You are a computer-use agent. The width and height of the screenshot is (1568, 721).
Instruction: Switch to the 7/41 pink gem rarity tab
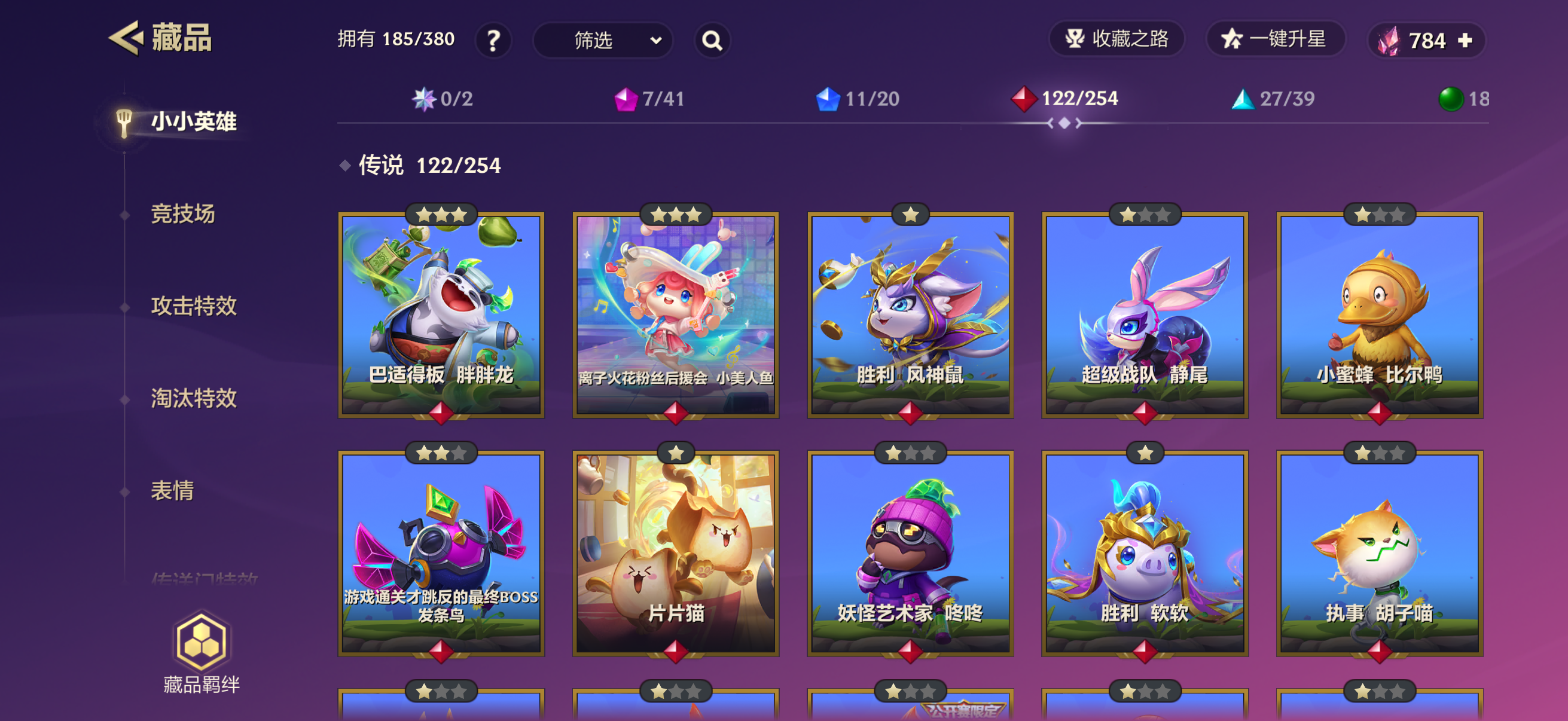click(x=649, y=99)
